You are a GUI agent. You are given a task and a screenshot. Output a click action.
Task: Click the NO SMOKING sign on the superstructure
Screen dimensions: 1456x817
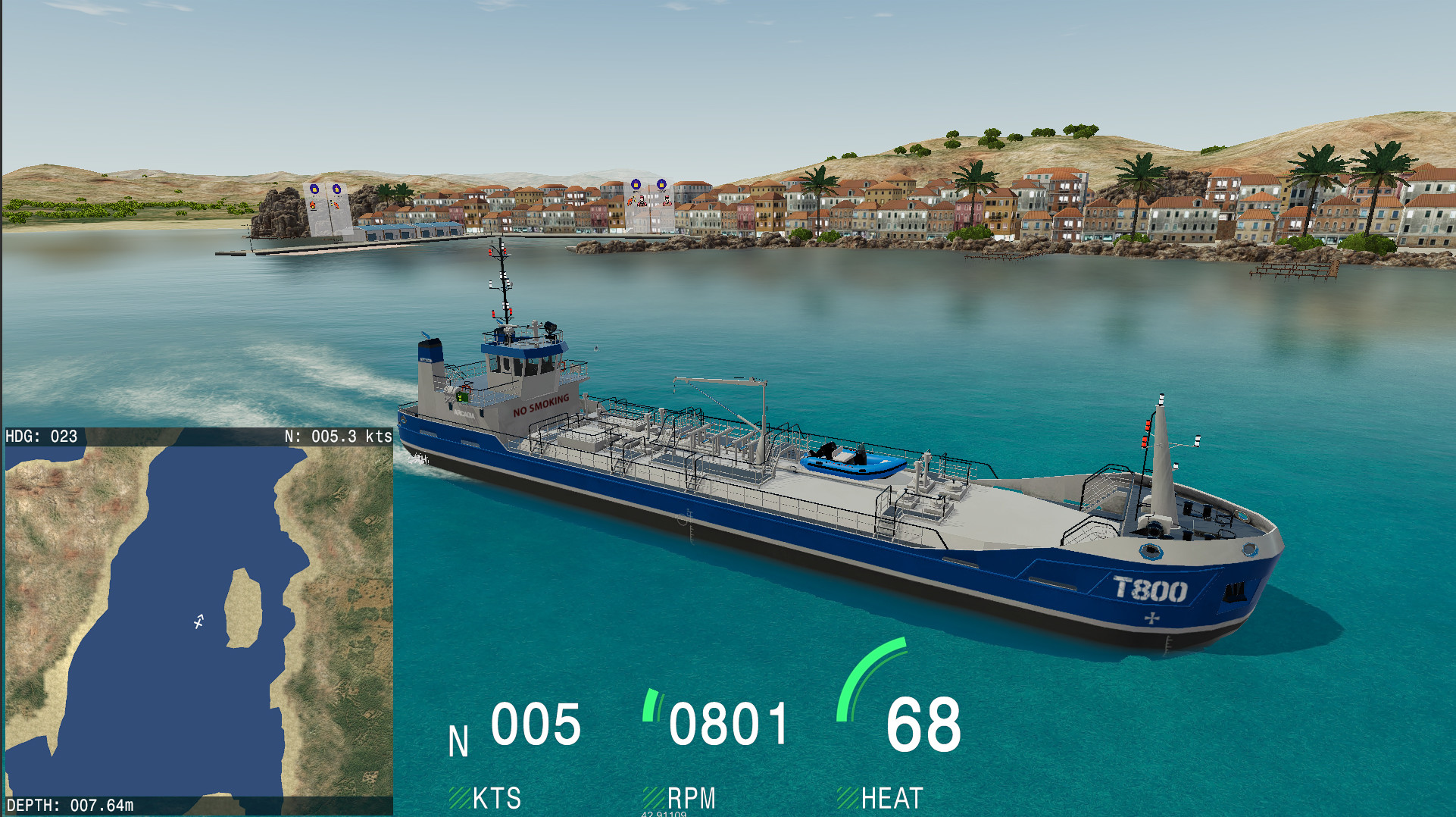point(541,404)
